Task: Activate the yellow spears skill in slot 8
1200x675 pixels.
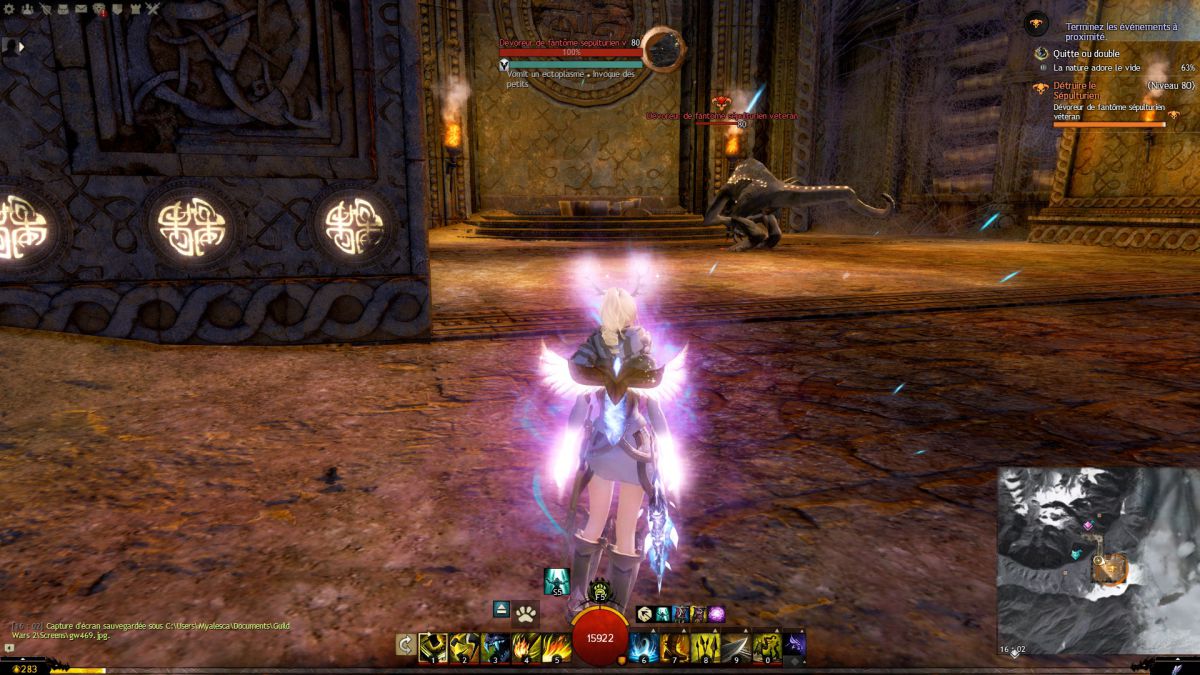Action: pyautogui.click(x=706, y=646)
